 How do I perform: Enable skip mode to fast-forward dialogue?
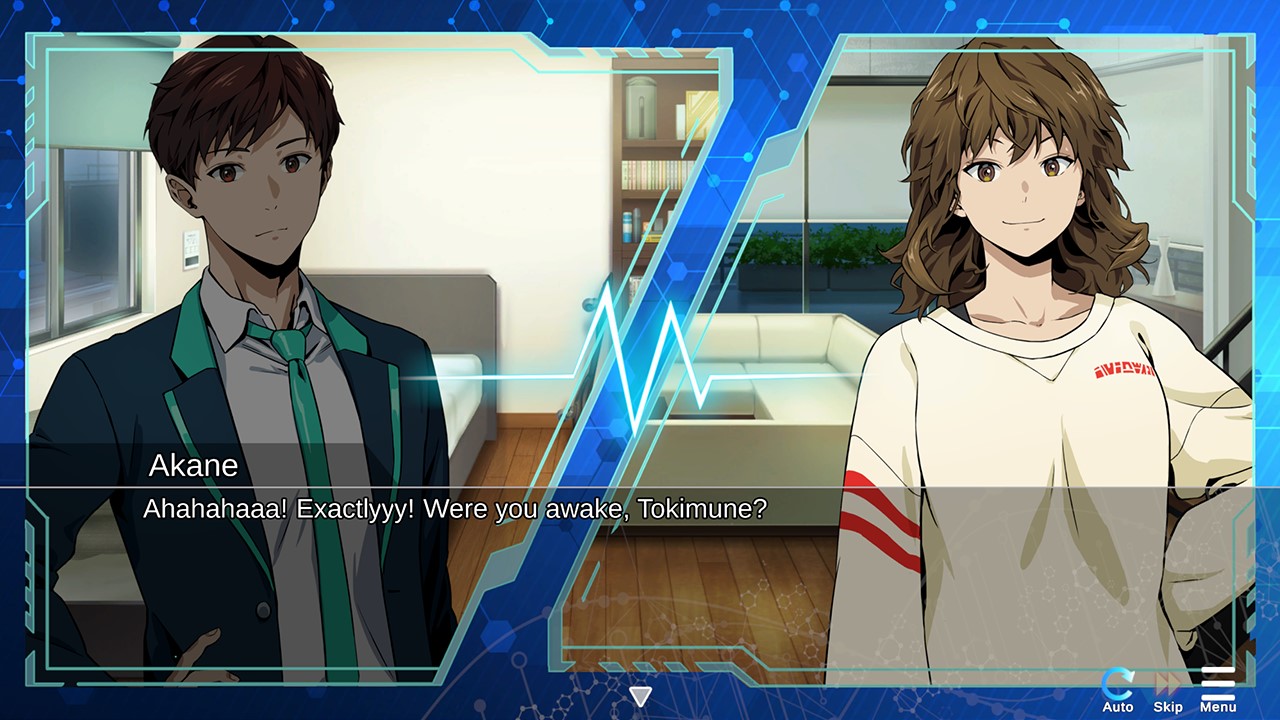(x=1166, y=686)
